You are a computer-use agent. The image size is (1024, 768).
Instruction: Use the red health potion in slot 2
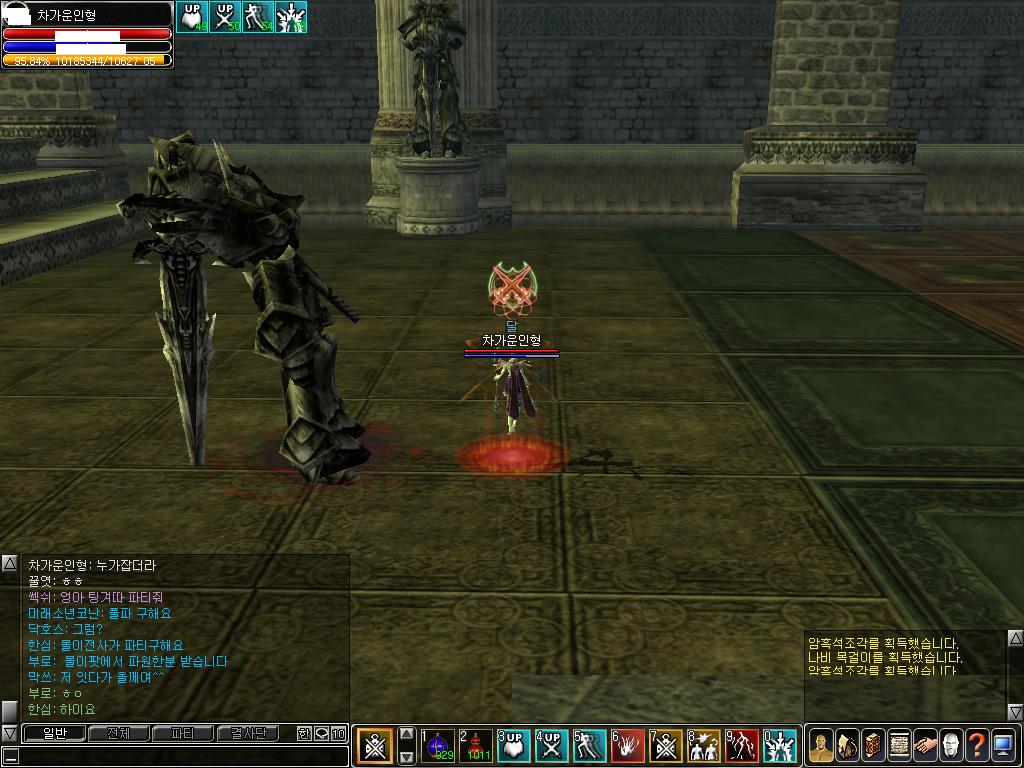click(476, 746)
